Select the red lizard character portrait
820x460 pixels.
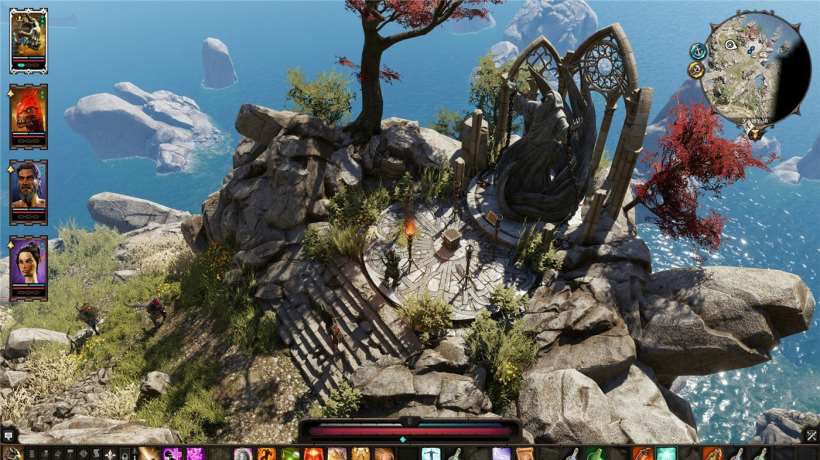click(x=28, y=114)
